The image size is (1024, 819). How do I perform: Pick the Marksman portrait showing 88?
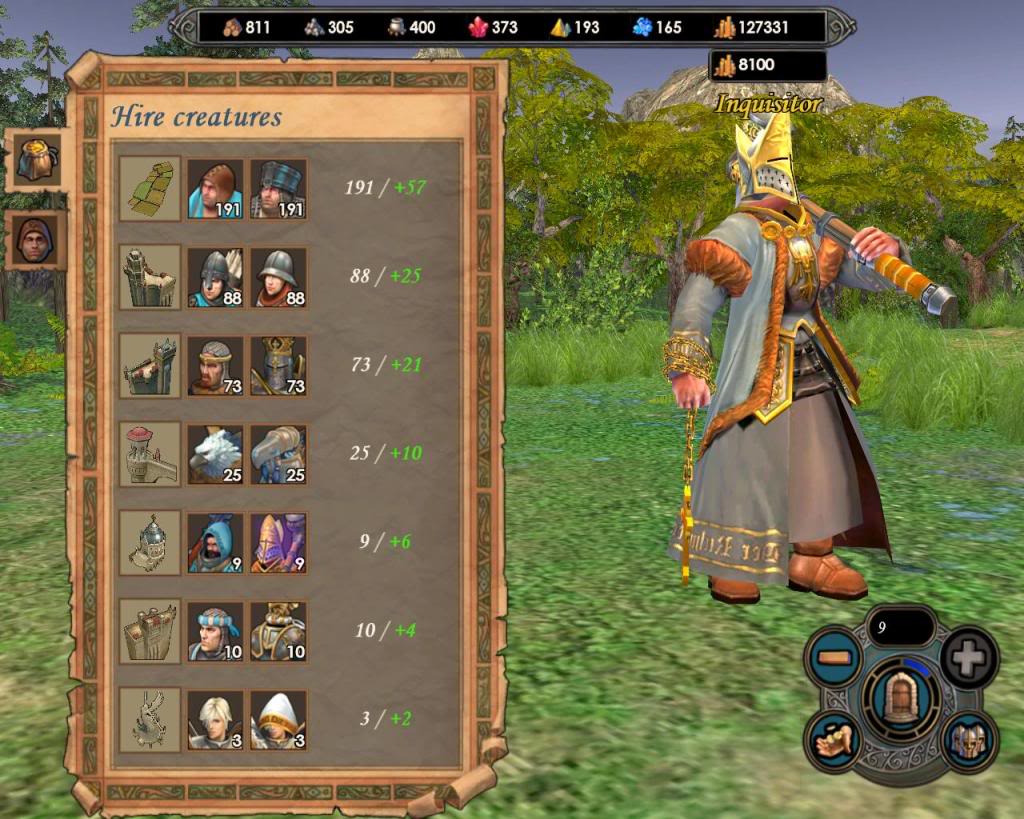278,276
